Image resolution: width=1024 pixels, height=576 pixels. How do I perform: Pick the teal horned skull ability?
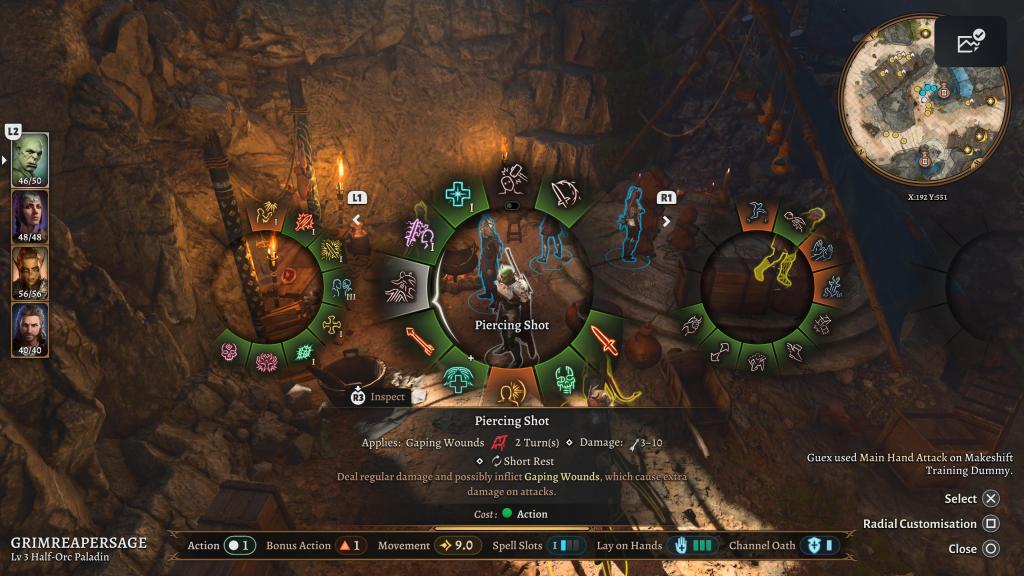[564, 378]
